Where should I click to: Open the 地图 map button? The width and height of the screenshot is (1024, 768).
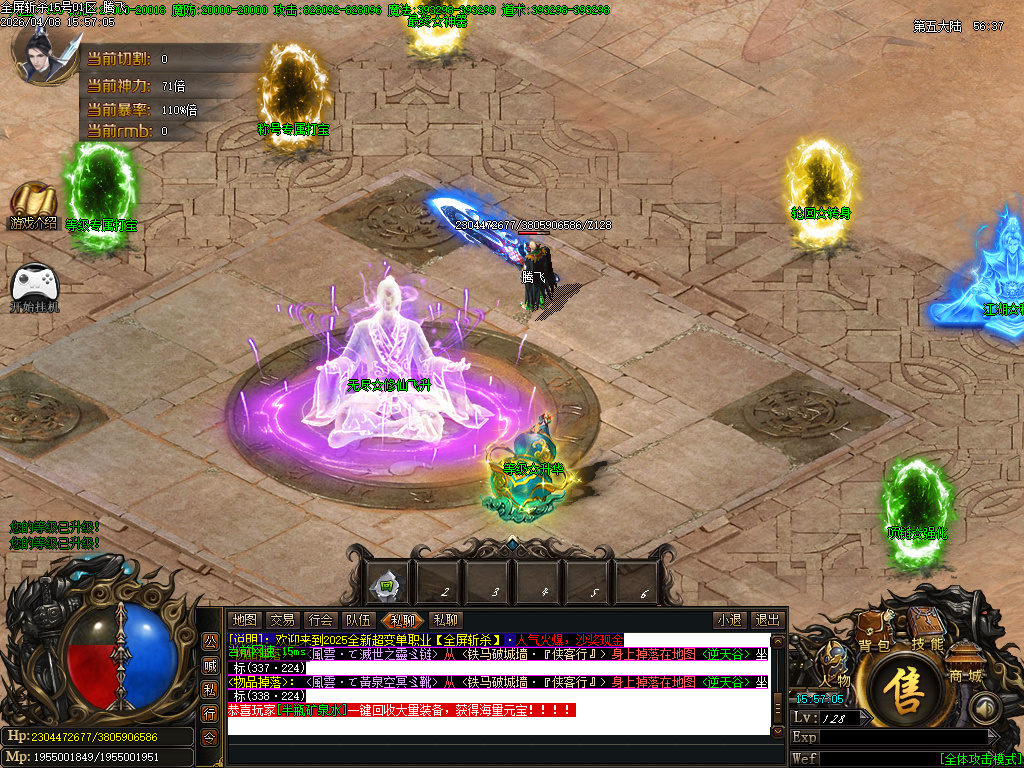(x=244, y=621)
